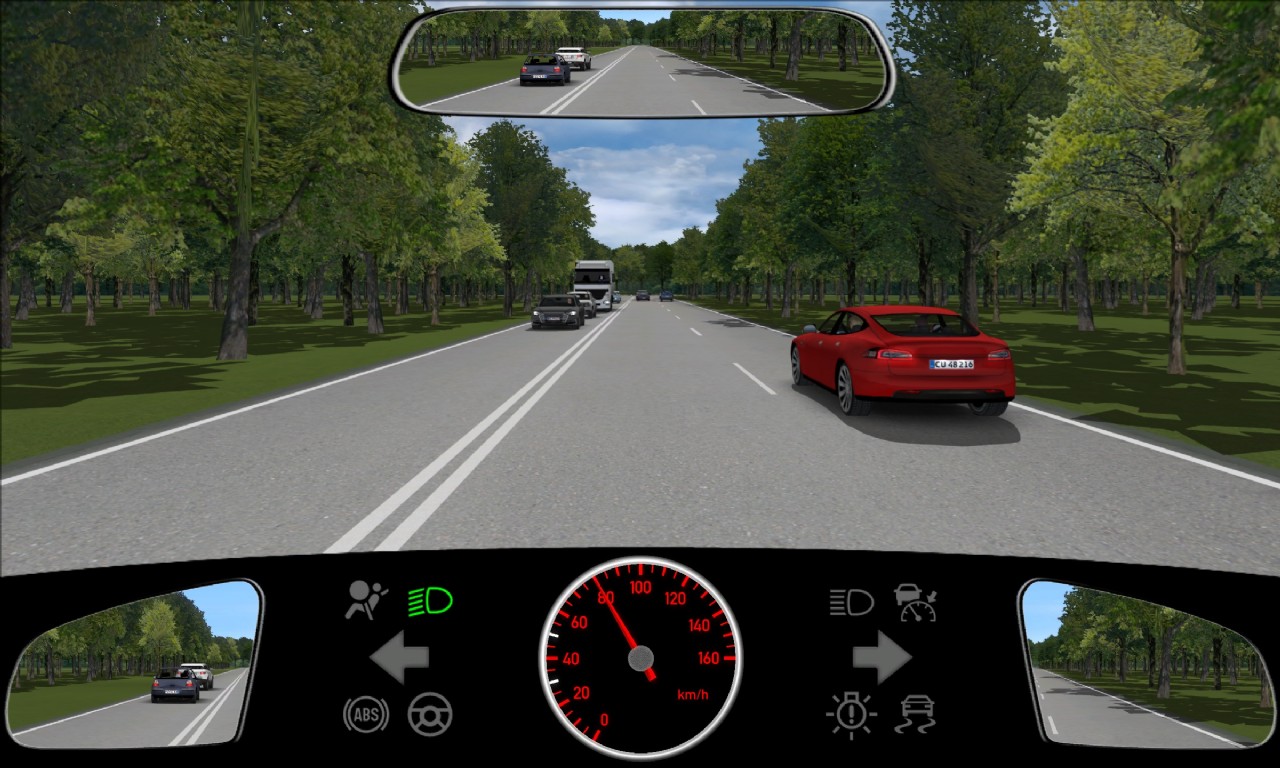The width and height of the screenshot is (1280, 768).
Task: Check the left side mirror
Action: pos(133,663)
